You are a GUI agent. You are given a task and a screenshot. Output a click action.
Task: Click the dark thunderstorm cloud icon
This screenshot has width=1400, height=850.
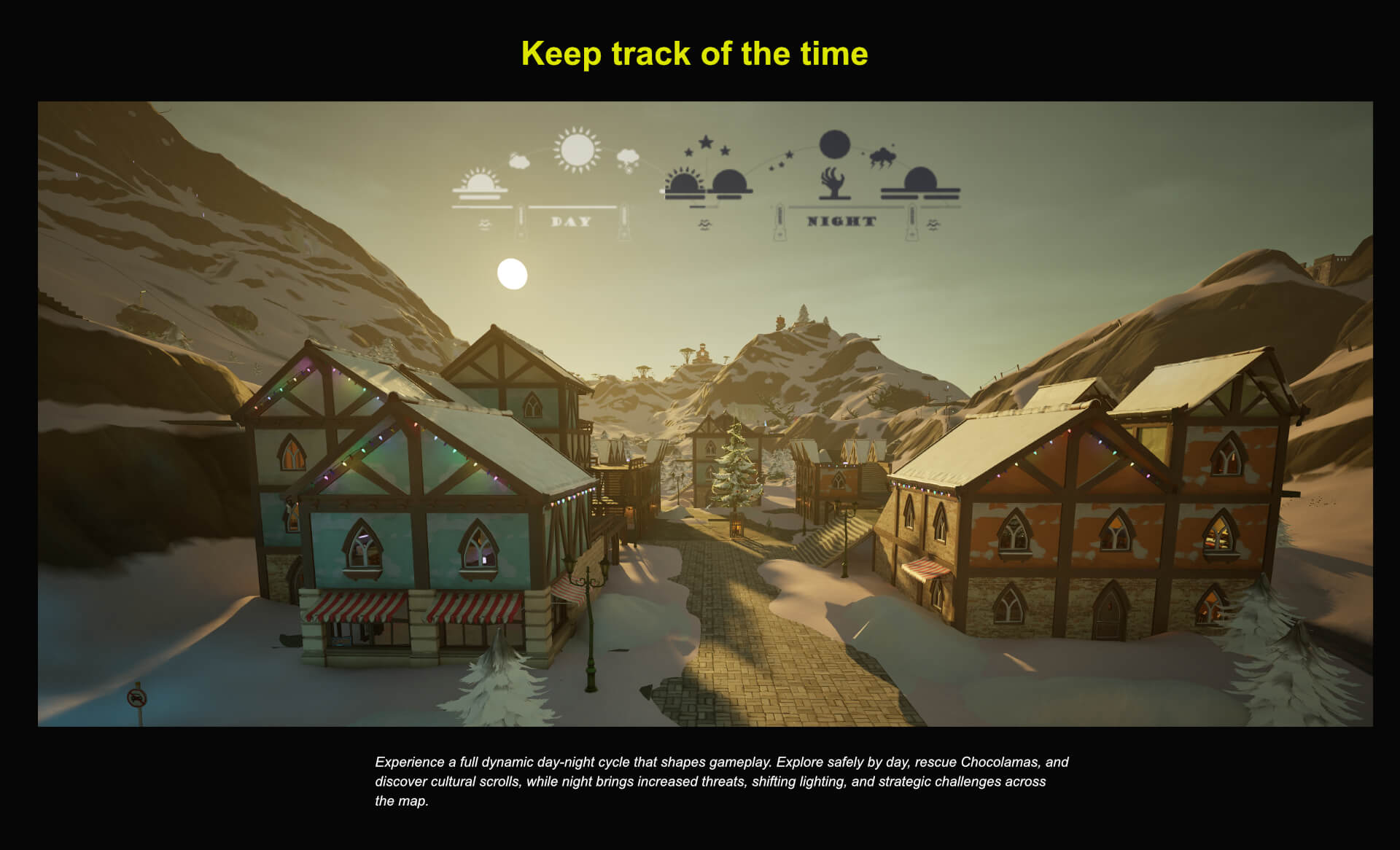click(x=882, y=157)
